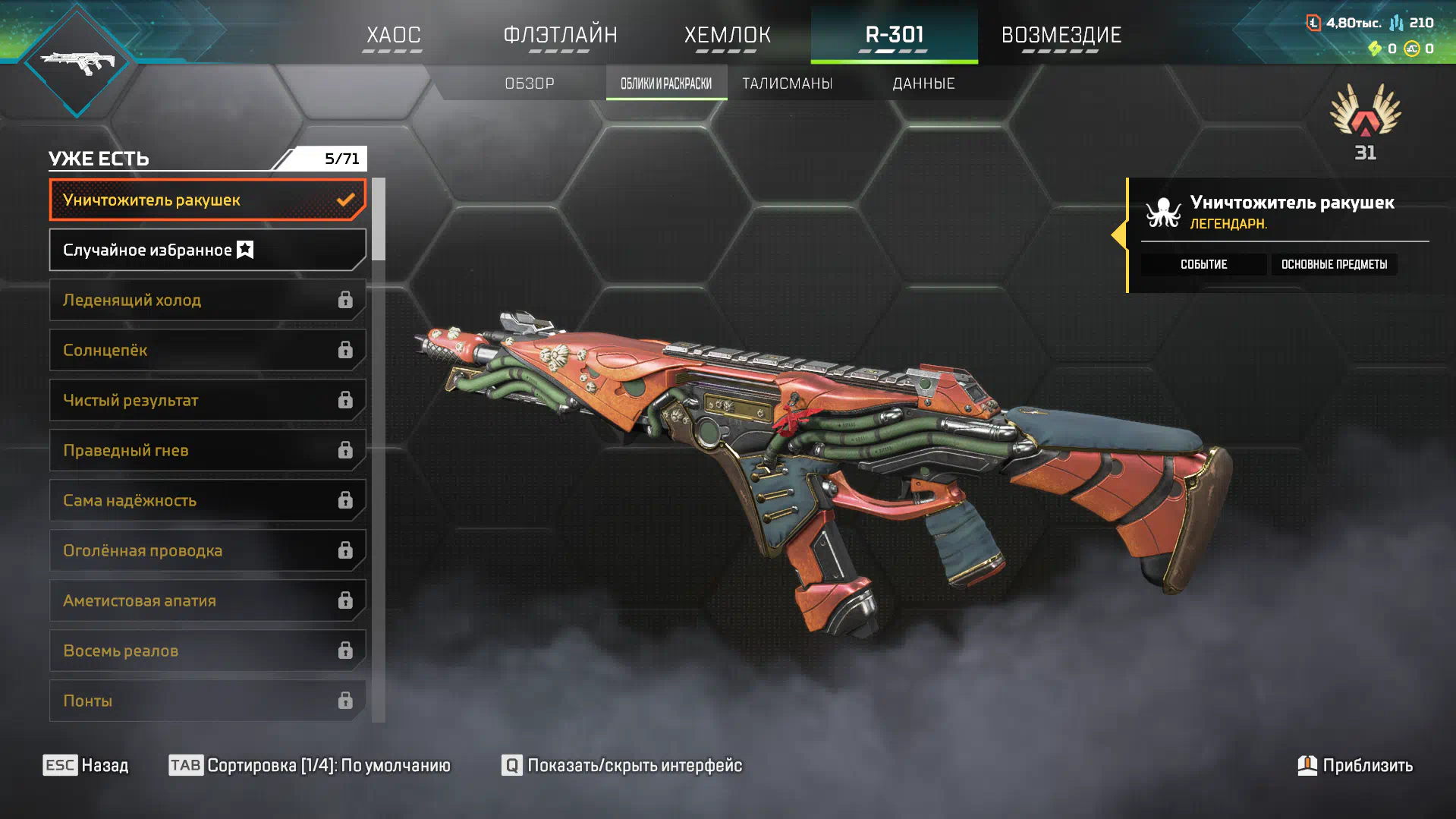Select the Чистый результат skin row
This screenshot has height=819, width=1456.
point(207,401)
